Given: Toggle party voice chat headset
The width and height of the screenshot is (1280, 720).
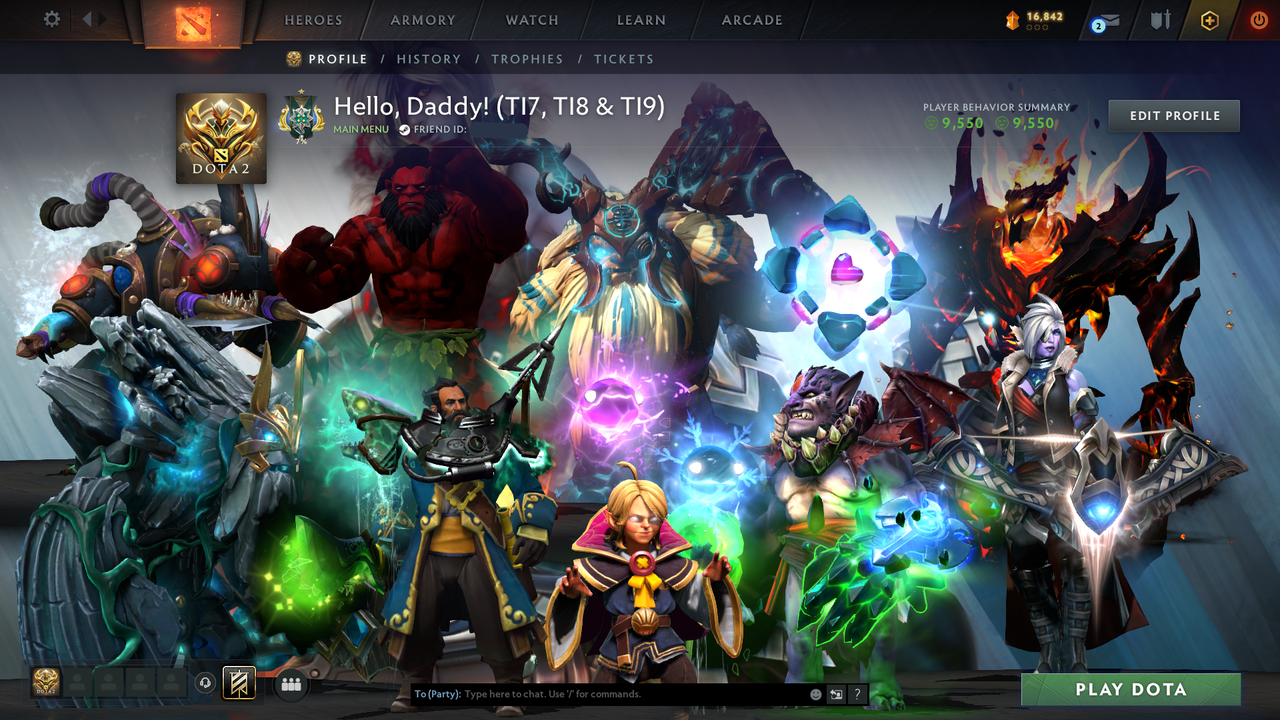Looking at the screenshot, I should click(203, 683).
